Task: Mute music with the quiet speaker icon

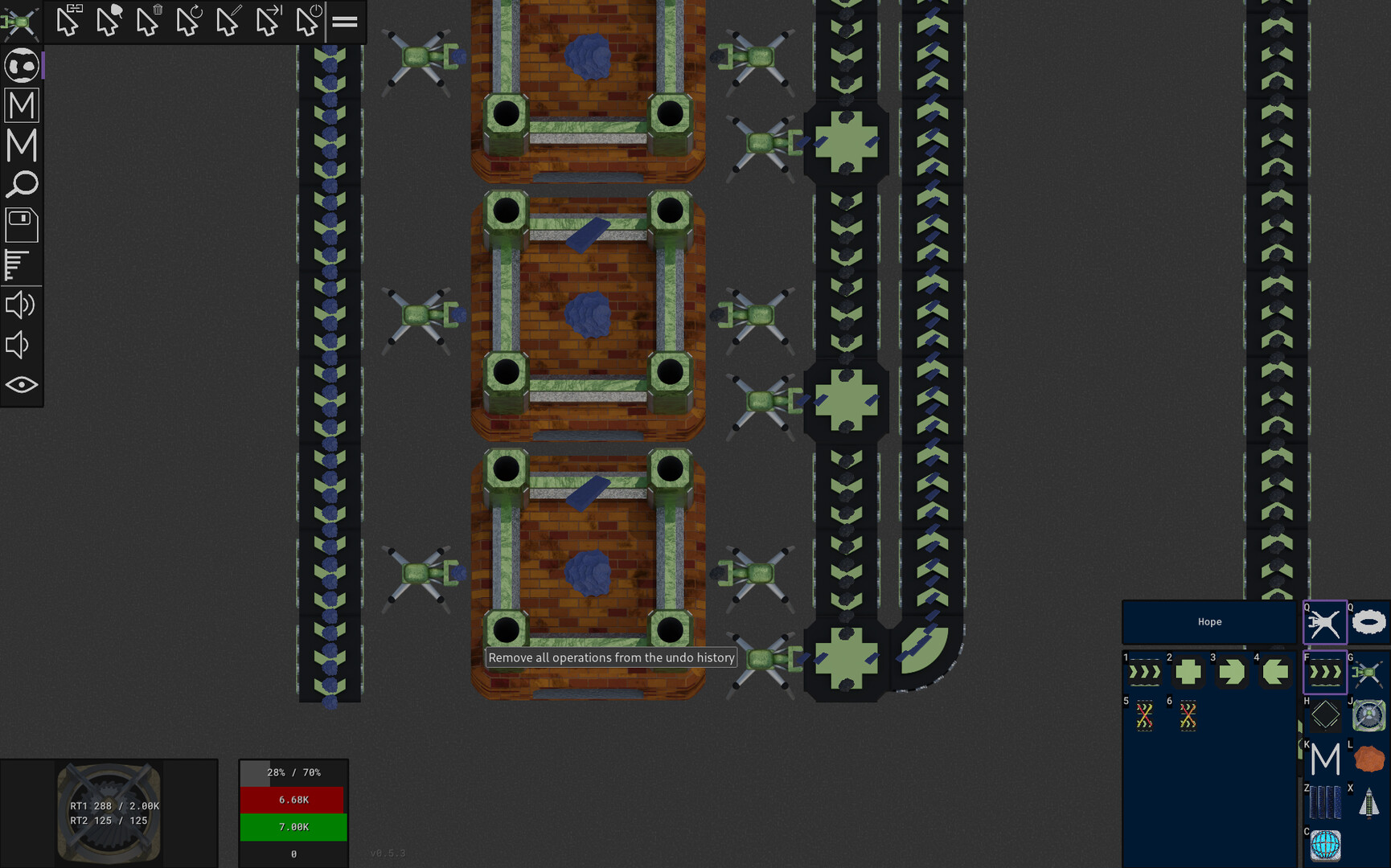Action: pos(22,344)
